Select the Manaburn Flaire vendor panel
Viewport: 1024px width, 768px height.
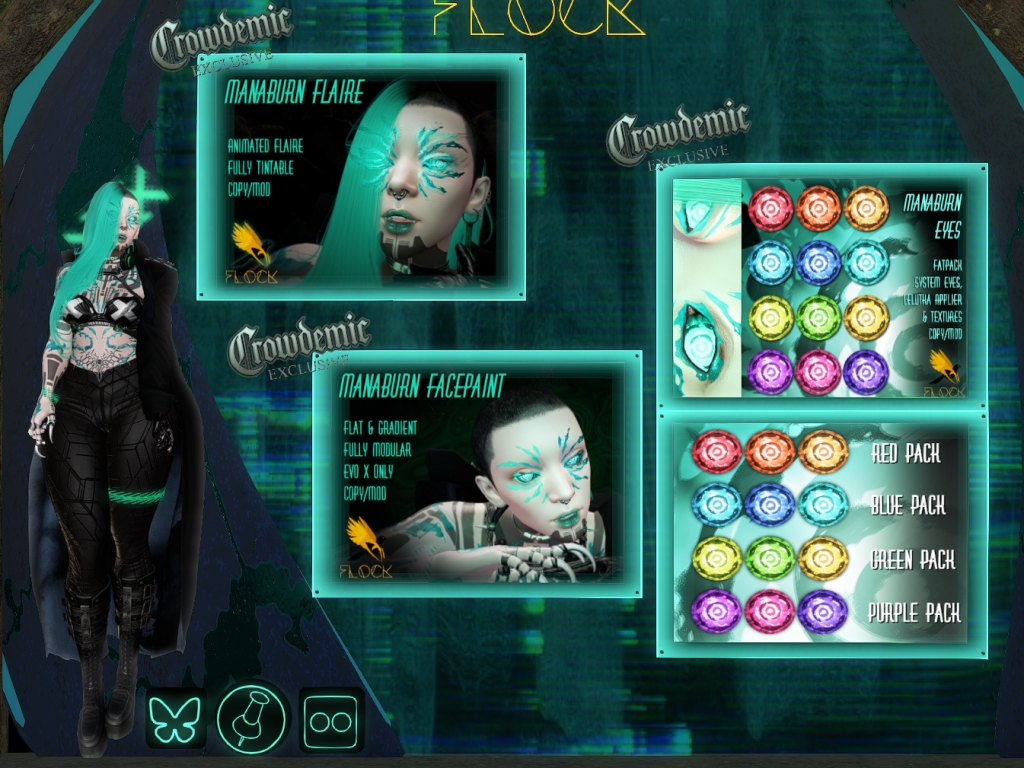coord(361,176)
